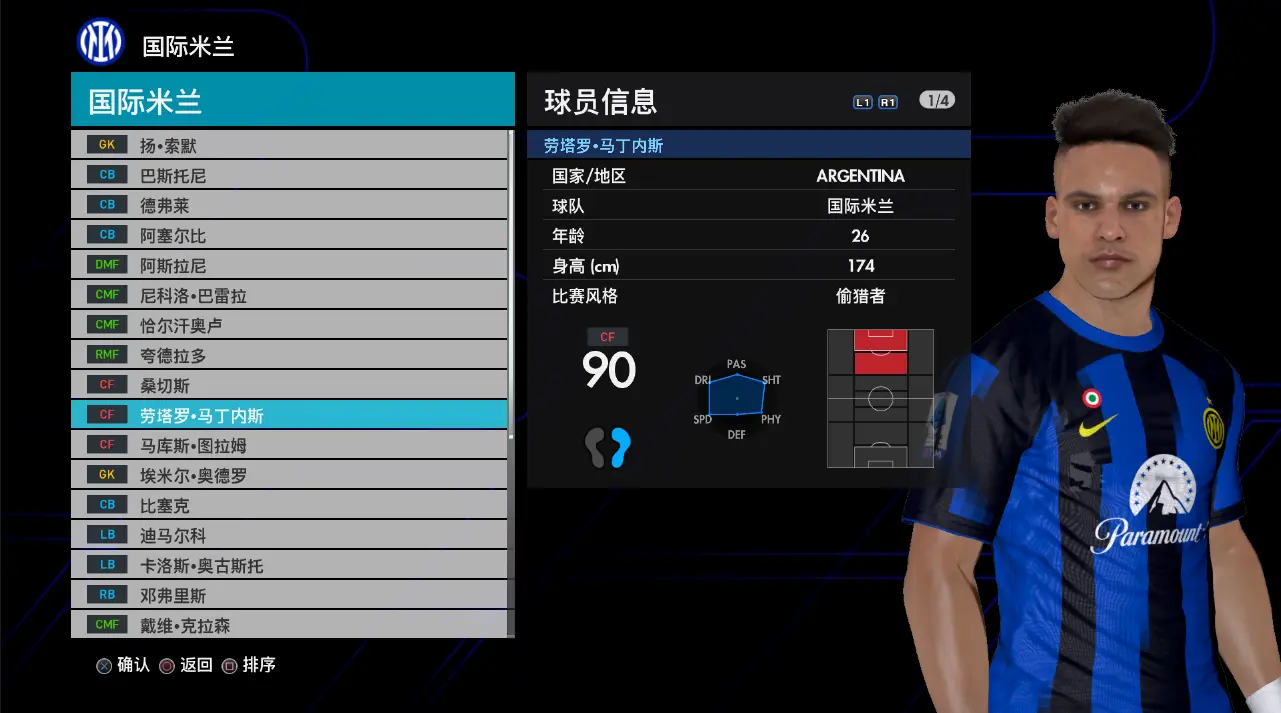Click the 1/4 player info page indicator

tap(937, 100)
